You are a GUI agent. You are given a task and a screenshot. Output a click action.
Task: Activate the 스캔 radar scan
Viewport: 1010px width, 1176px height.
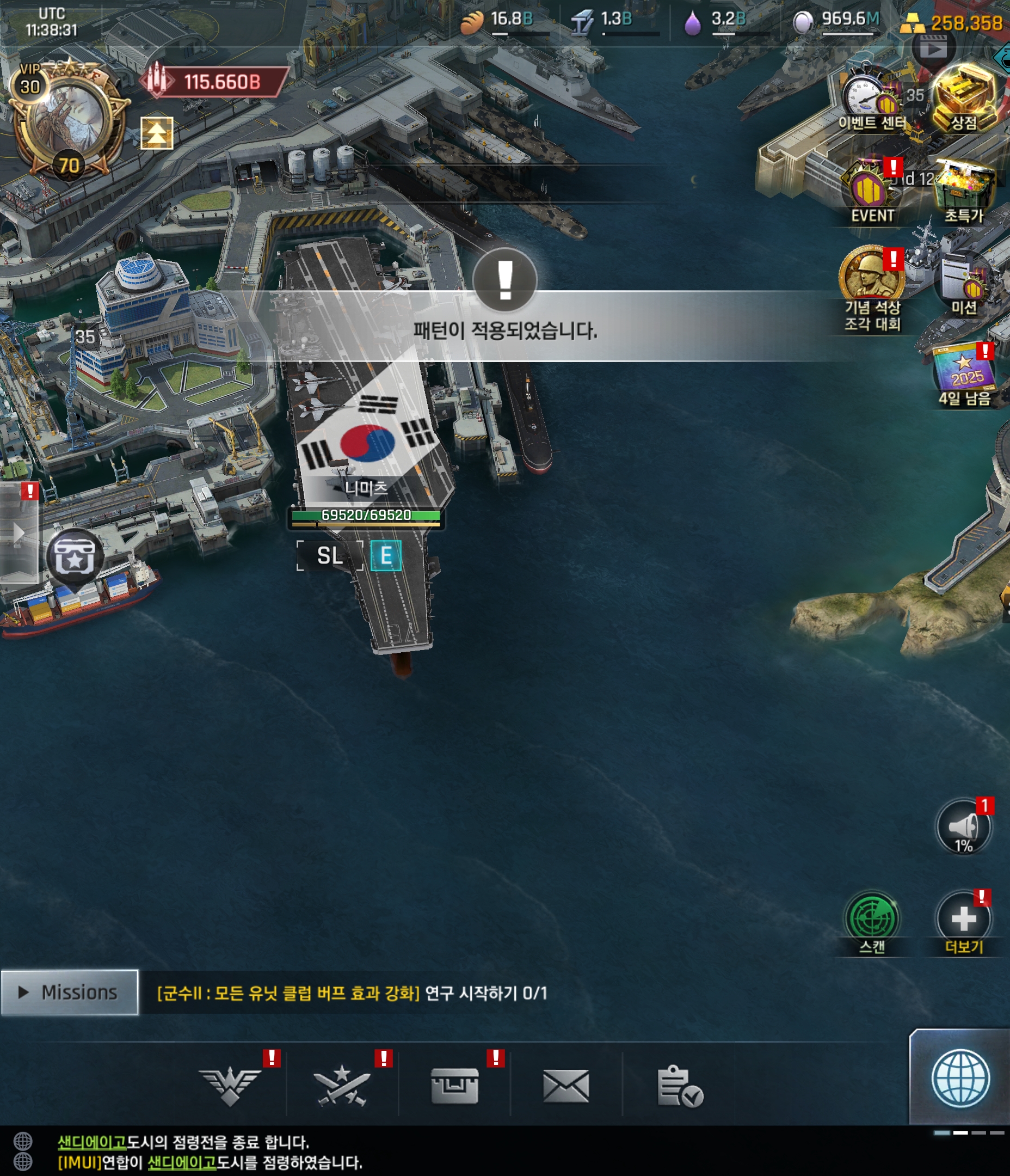pos(872,920)
